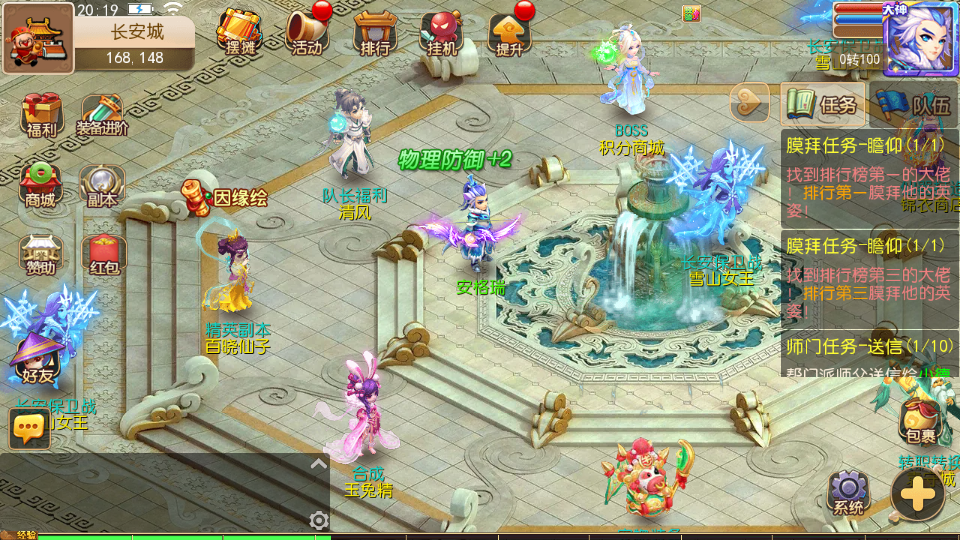This screenshot has width=960, height=540.
Task: Open the 福利 welfare chest
Action: (40, 115)
